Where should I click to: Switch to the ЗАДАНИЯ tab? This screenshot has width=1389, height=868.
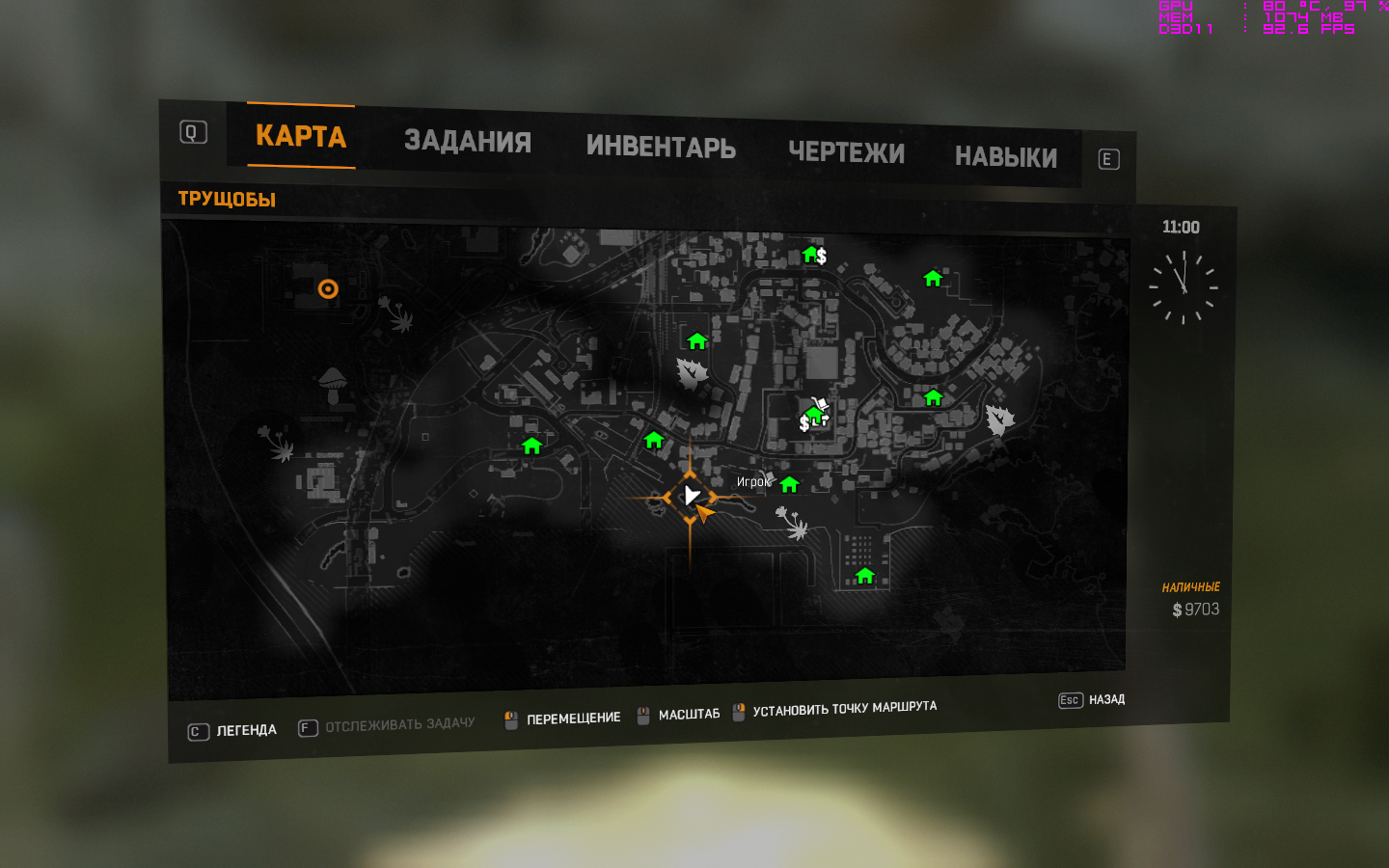(x=467, y=142)
